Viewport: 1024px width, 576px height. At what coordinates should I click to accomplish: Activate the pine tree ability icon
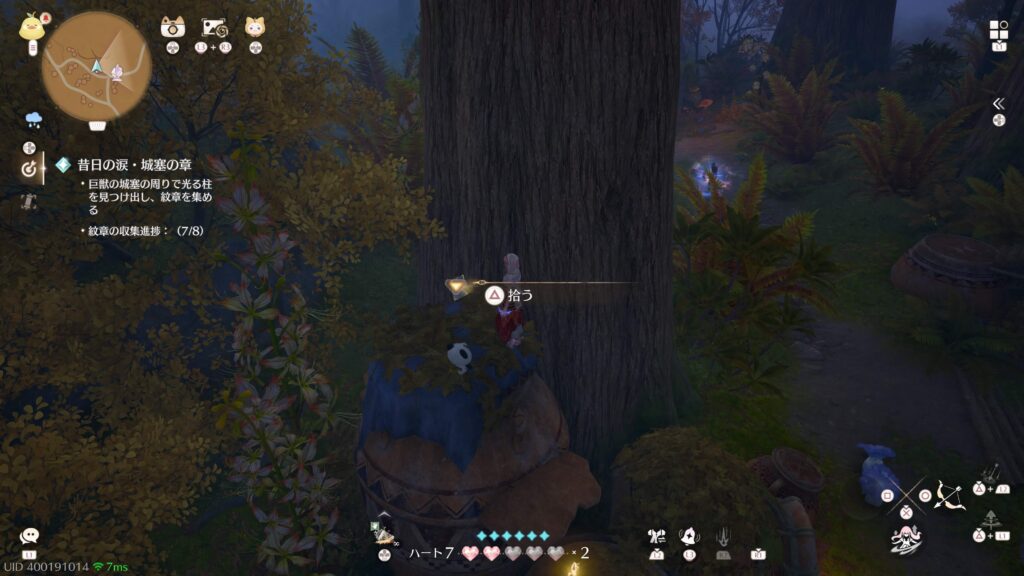tap(991, 521)
